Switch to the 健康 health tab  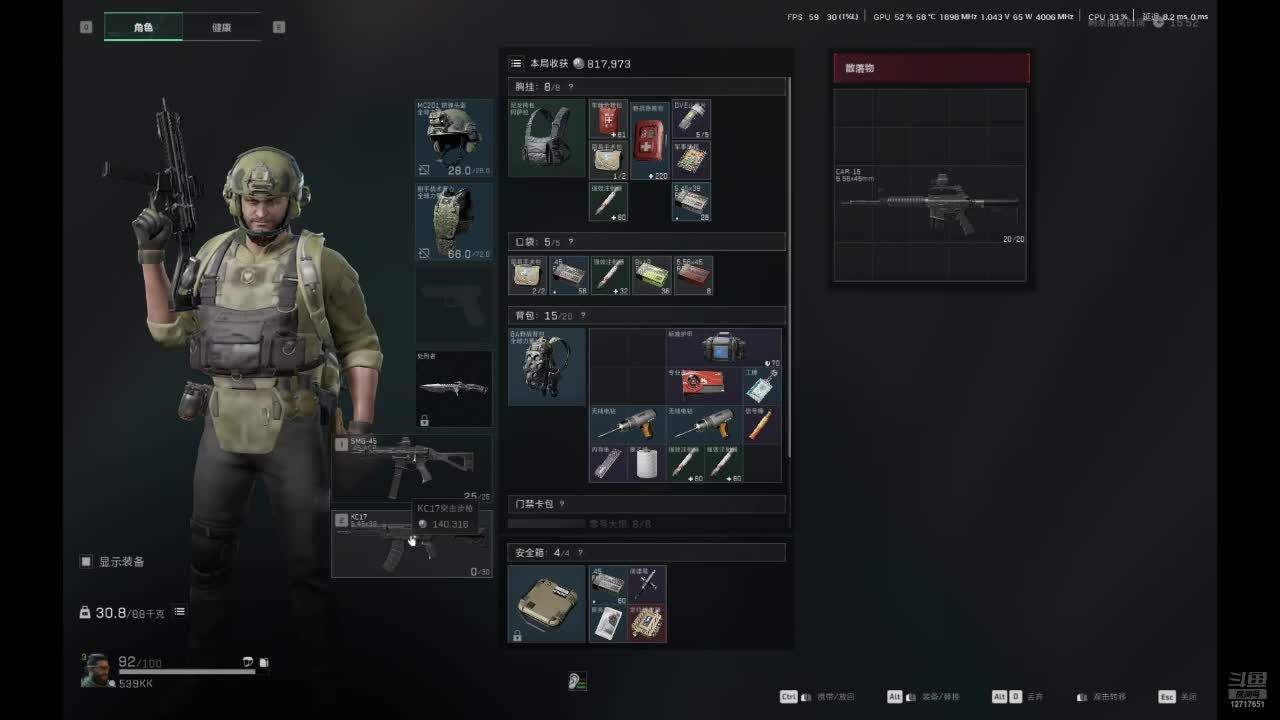coord(221,27)
